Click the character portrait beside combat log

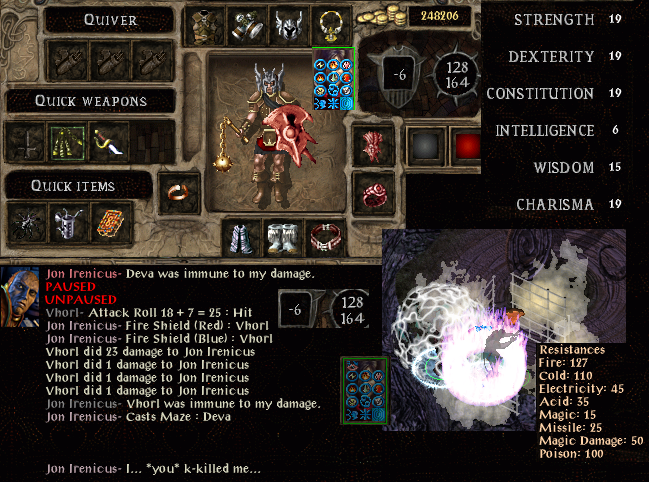tap(21, 301)
